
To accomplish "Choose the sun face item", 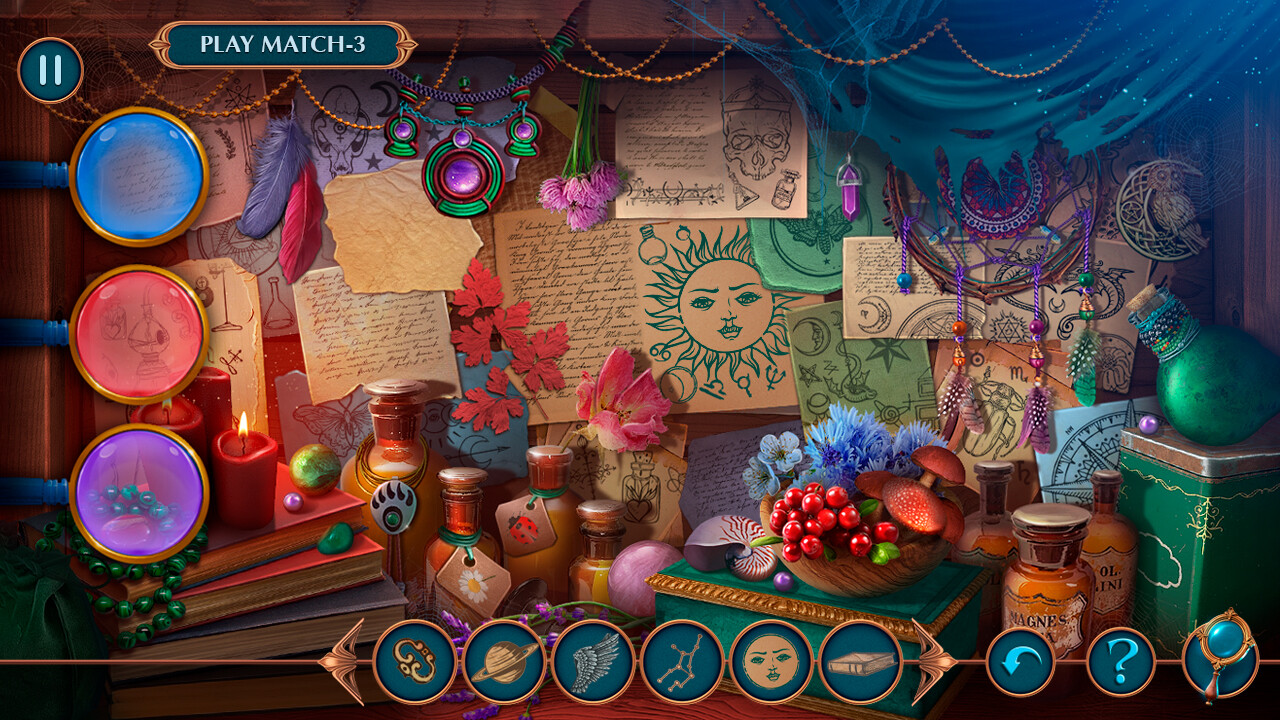I will [771, 662].
